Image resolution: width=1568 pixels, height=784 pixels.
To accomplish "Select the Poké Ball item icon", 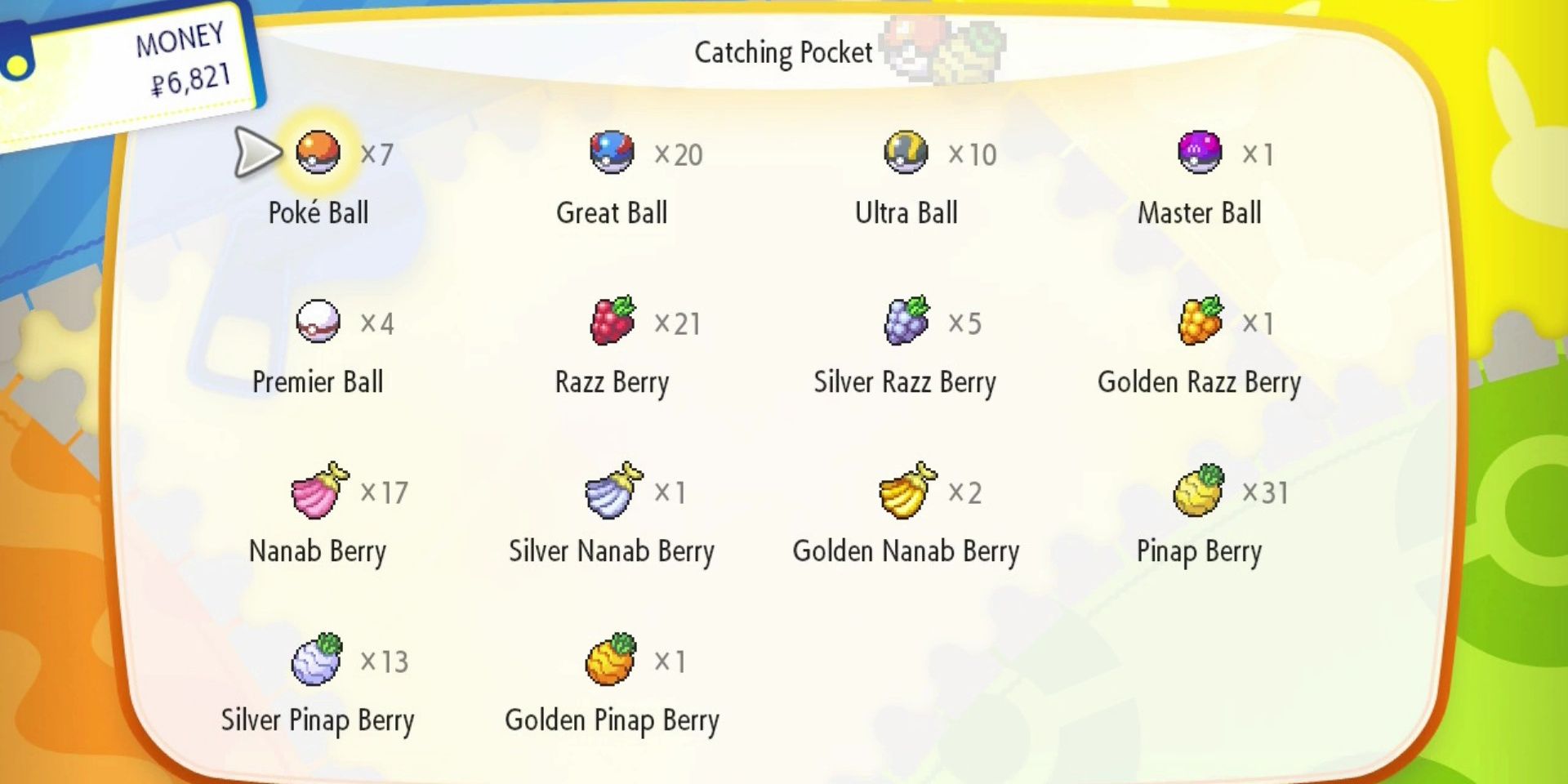I will (x=318, y=152).
